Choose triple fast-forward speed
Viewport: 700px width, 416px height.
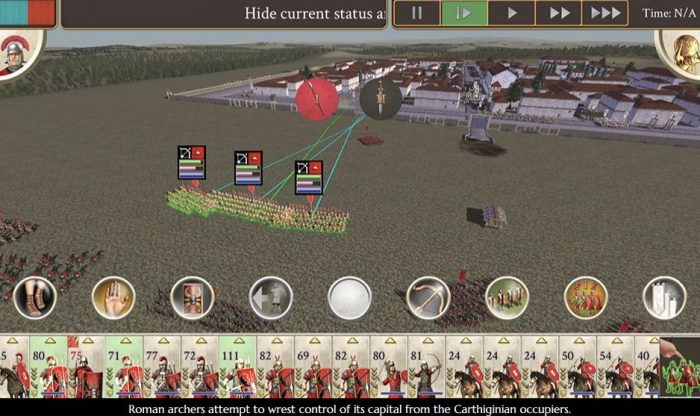tap(606, 13)
